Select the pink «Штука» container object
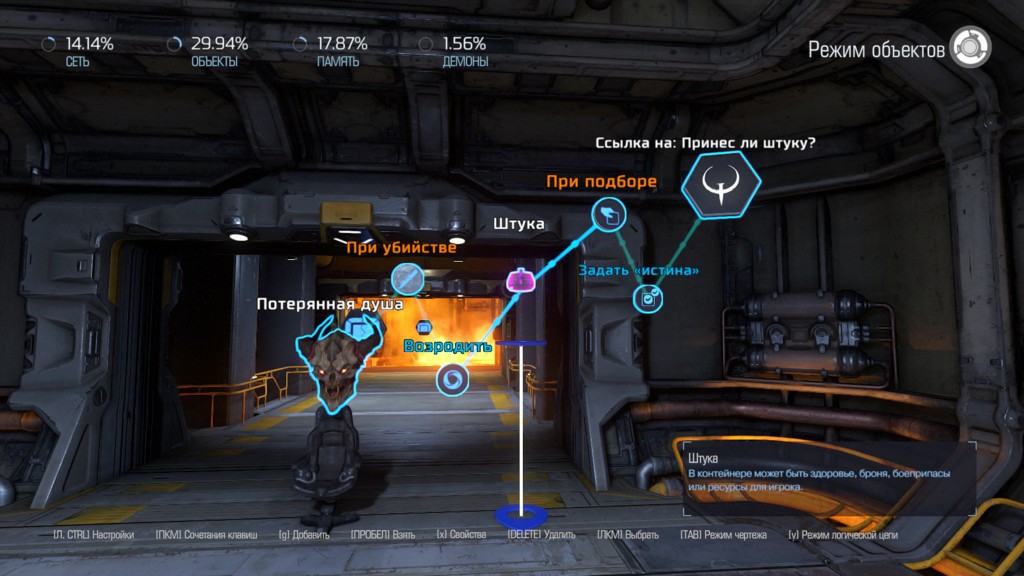Screen dimensions: 1024x576 pyautogui.click(x=520, y=281)
